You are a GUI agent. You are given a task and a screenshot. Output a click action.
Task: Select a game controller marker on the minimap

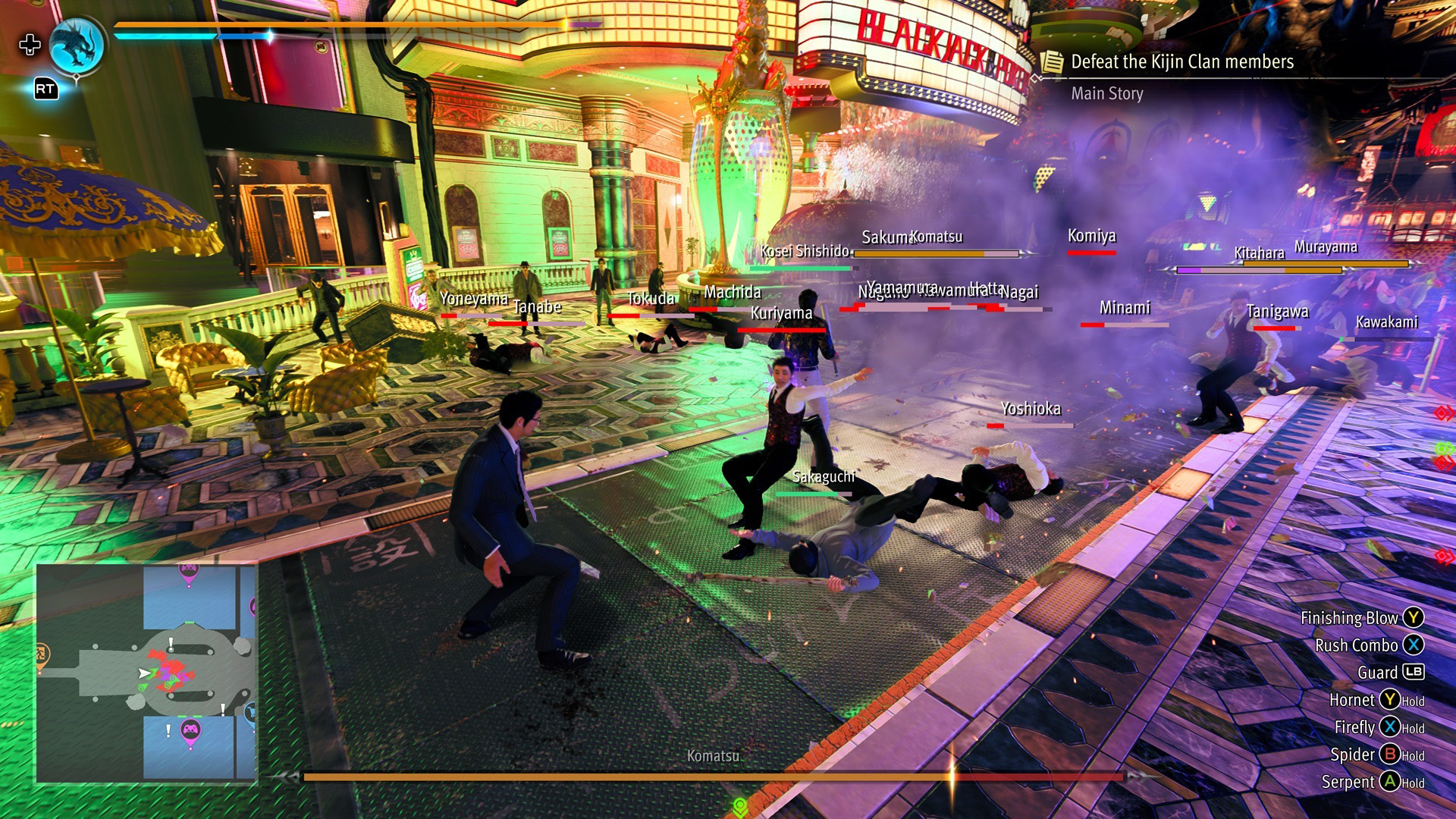point(190,730)
